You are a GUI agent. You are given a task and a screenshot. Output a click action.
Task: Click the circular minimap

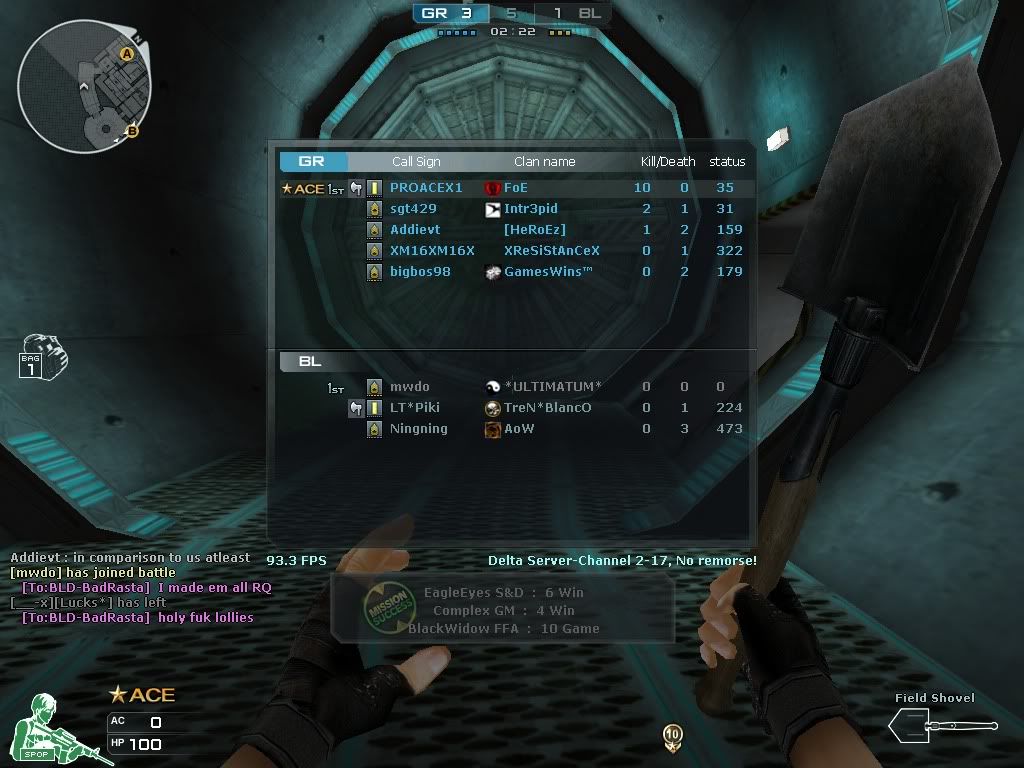coord(83,87)
